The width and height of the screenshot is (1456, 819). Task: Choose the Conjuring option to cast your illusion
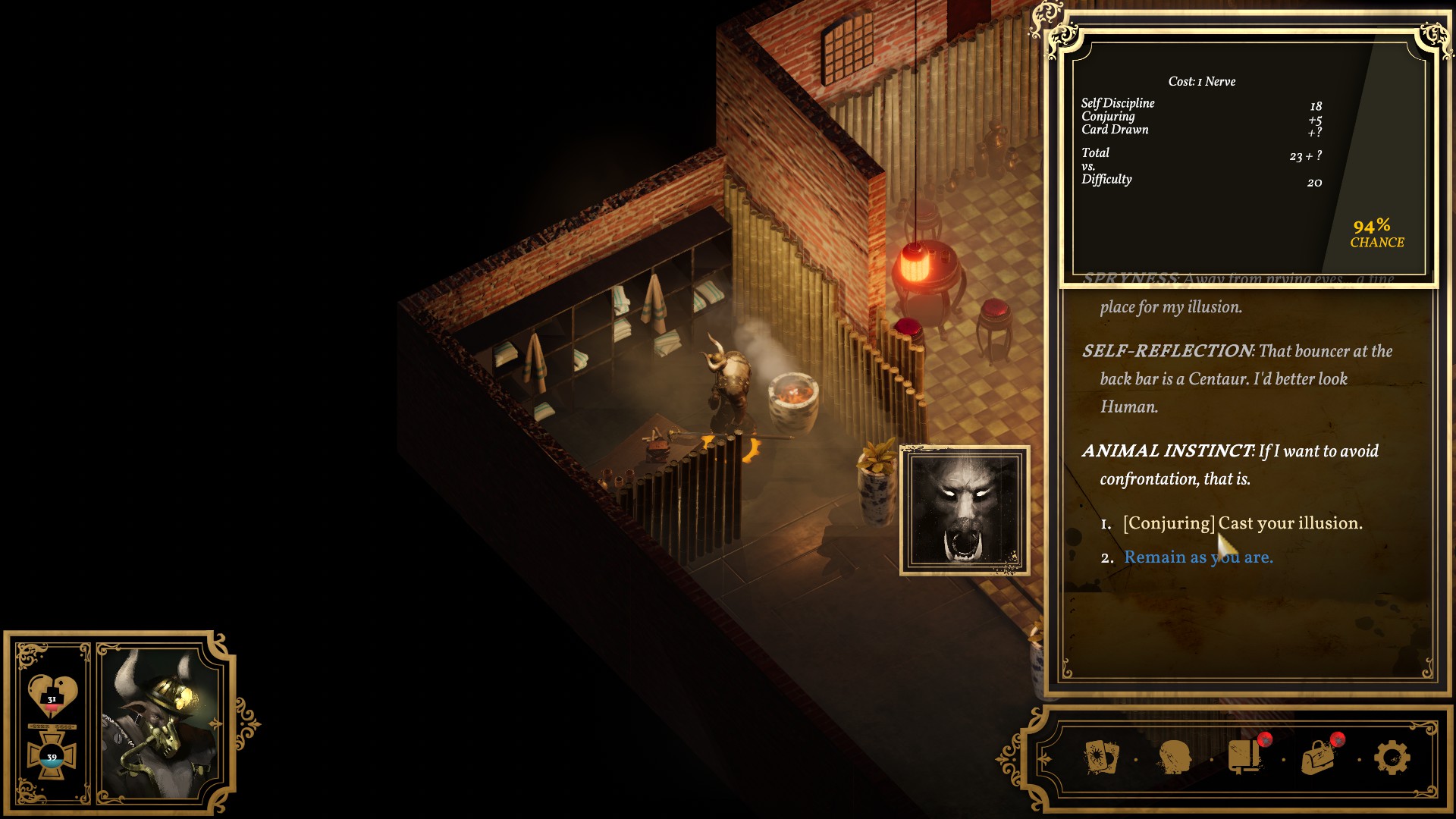pyautogui.click(x=1242, y=523)
